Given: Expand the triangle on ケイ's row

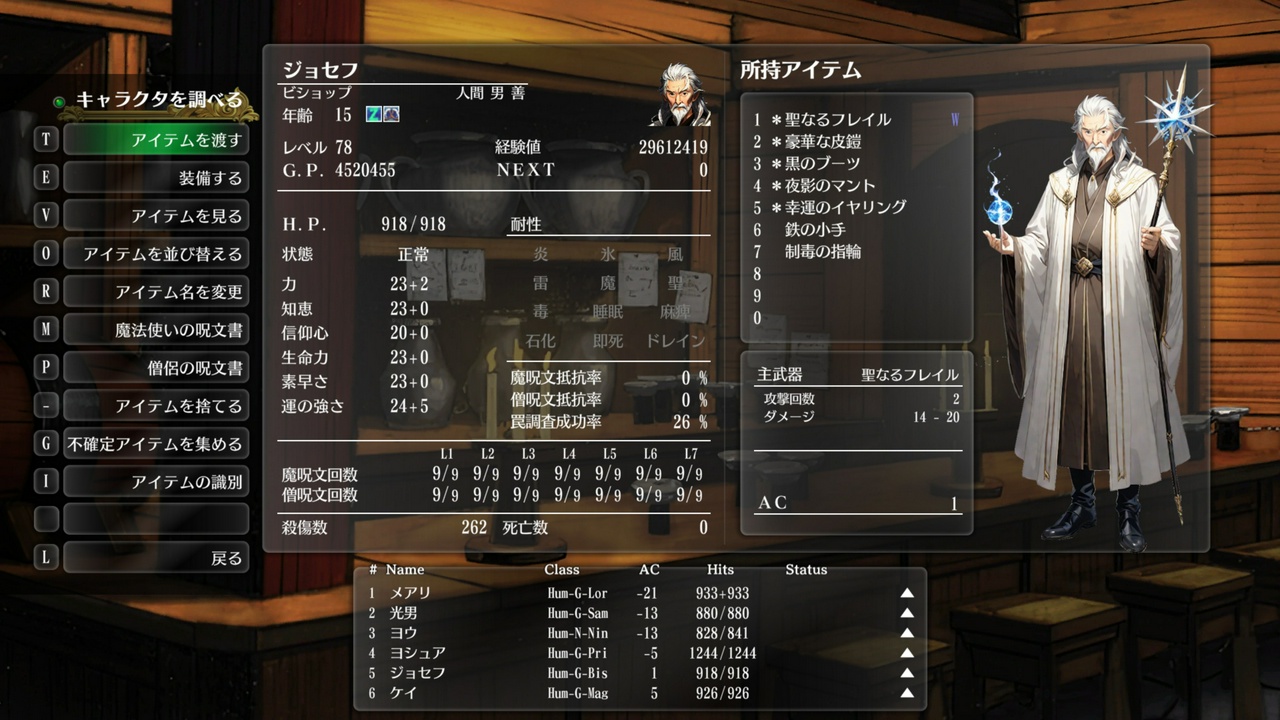Looking at the screenshot, I should pos(905,693).
